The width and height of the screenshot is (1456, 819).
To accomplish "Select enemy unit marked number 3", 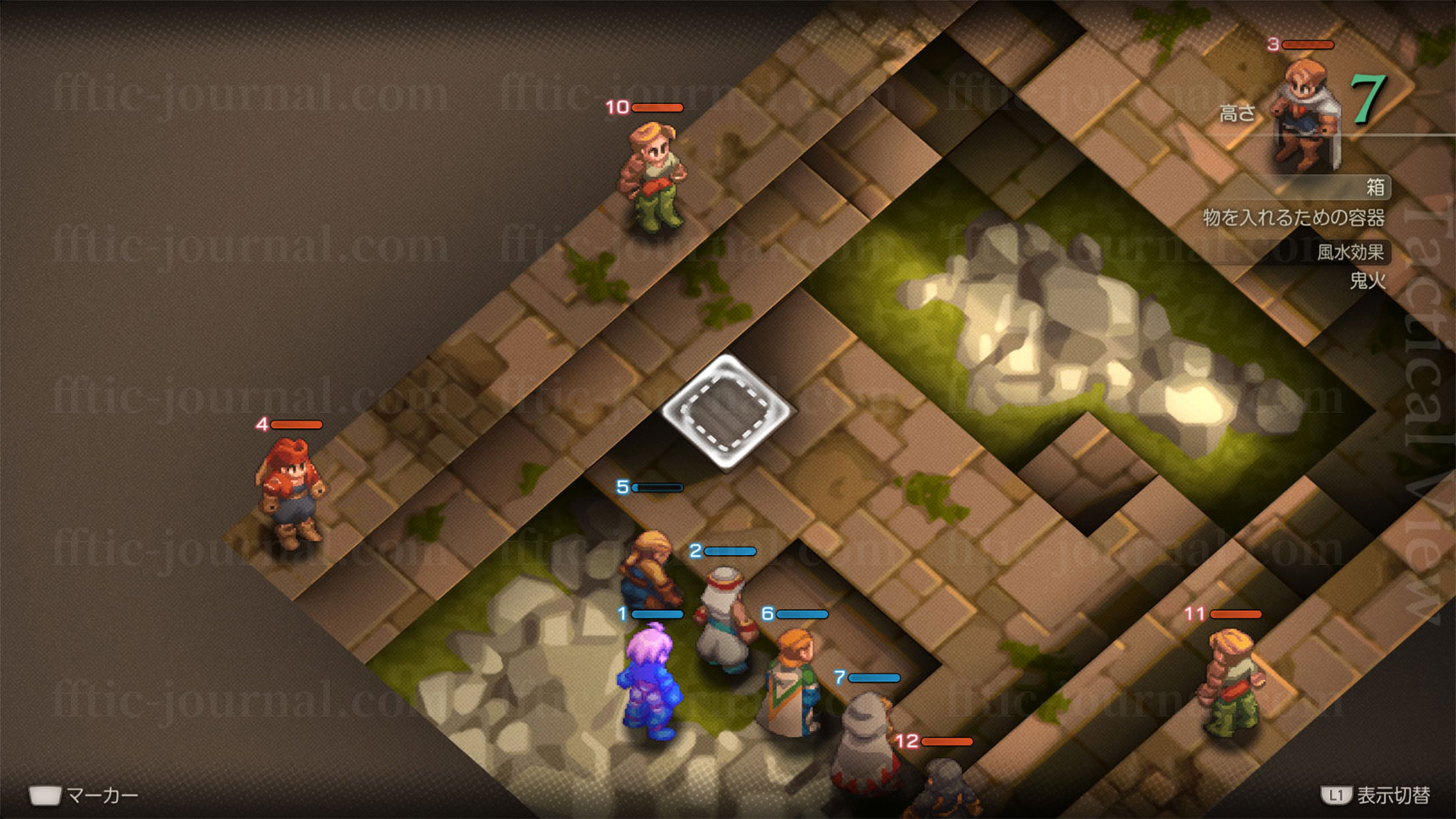I will [1304, 114].
